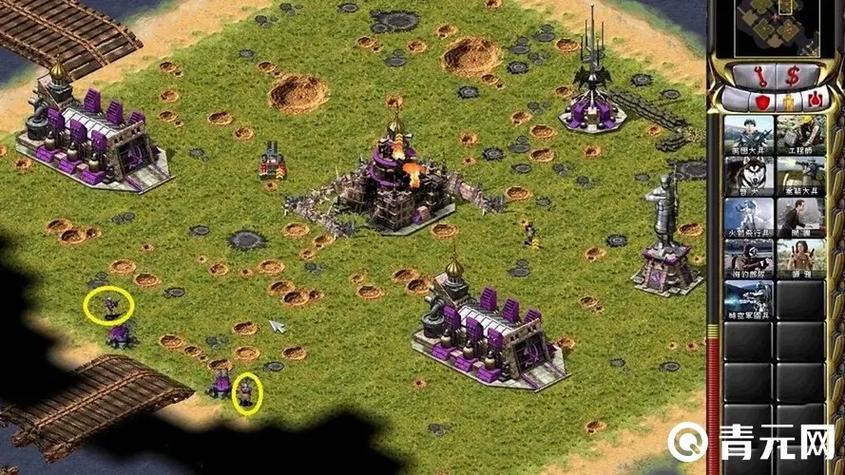This screenshot has width=845, height=475.
Task: Open the red vehicles tab
Action: pos(815,100)
